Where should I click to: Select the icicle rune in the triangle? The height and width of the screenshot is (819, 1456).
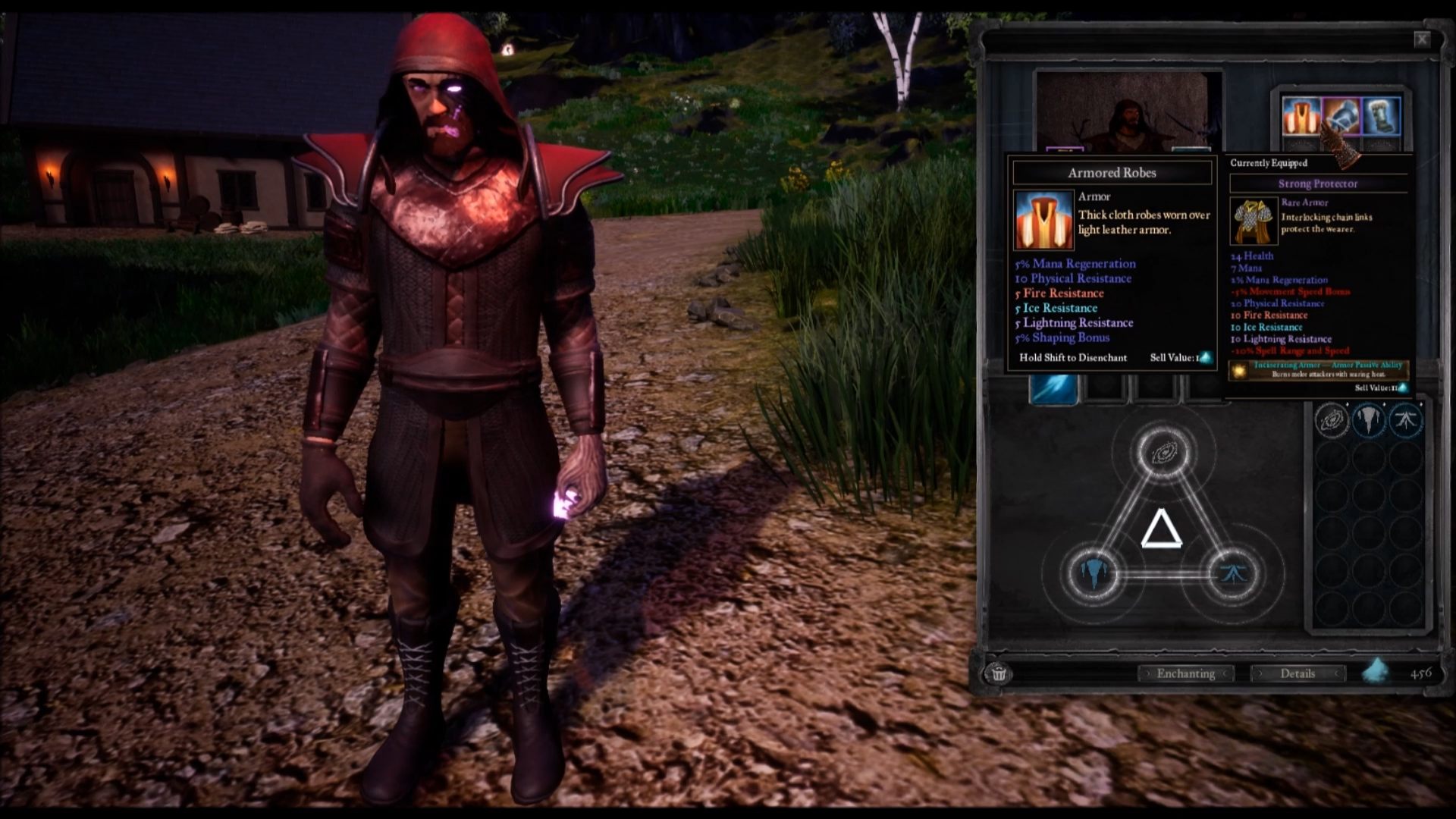coord(1093,573)
